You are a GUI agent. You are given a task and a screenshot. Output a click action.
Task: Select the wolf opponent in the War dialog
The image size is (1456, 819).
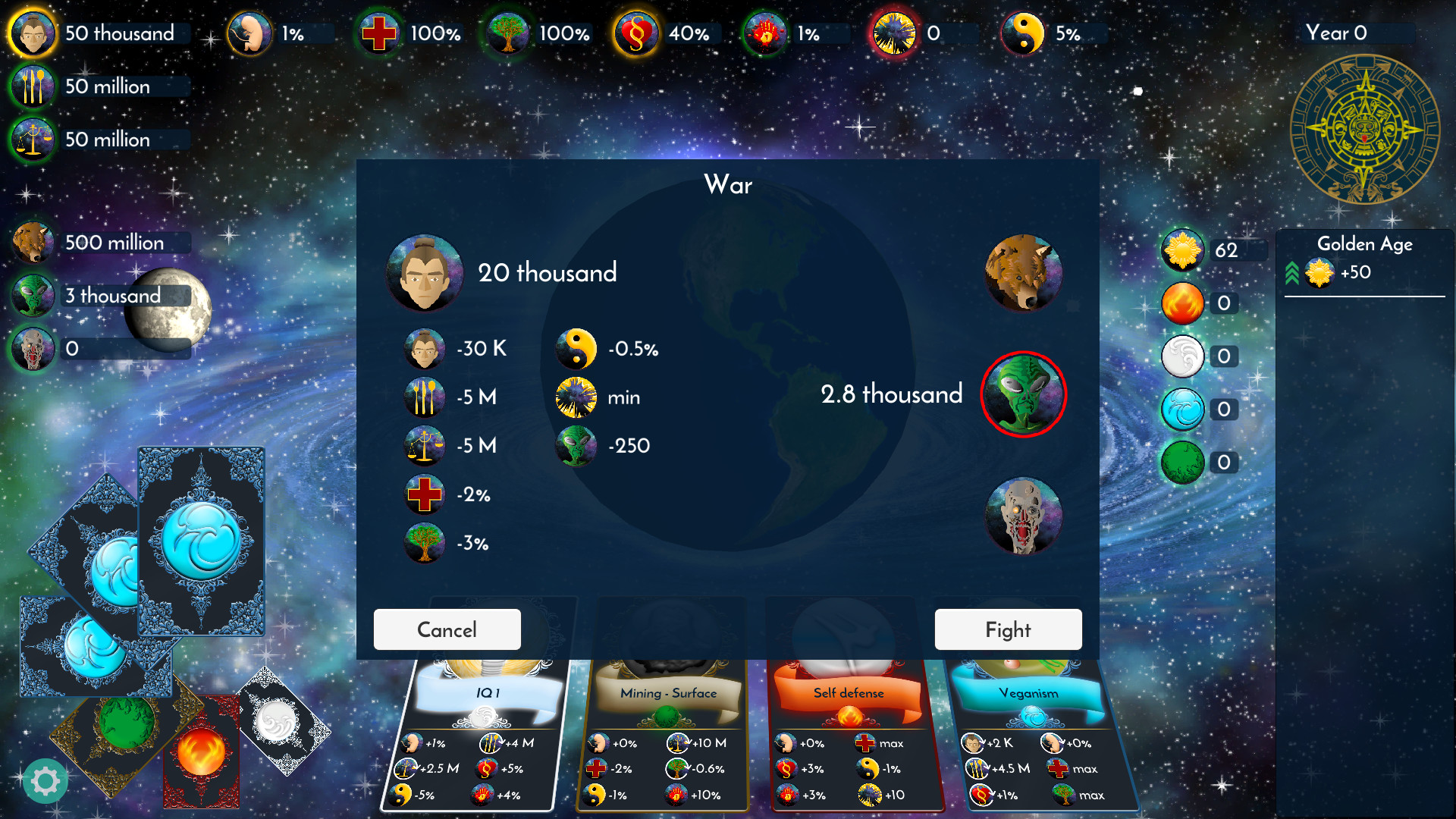point(1023,273)
